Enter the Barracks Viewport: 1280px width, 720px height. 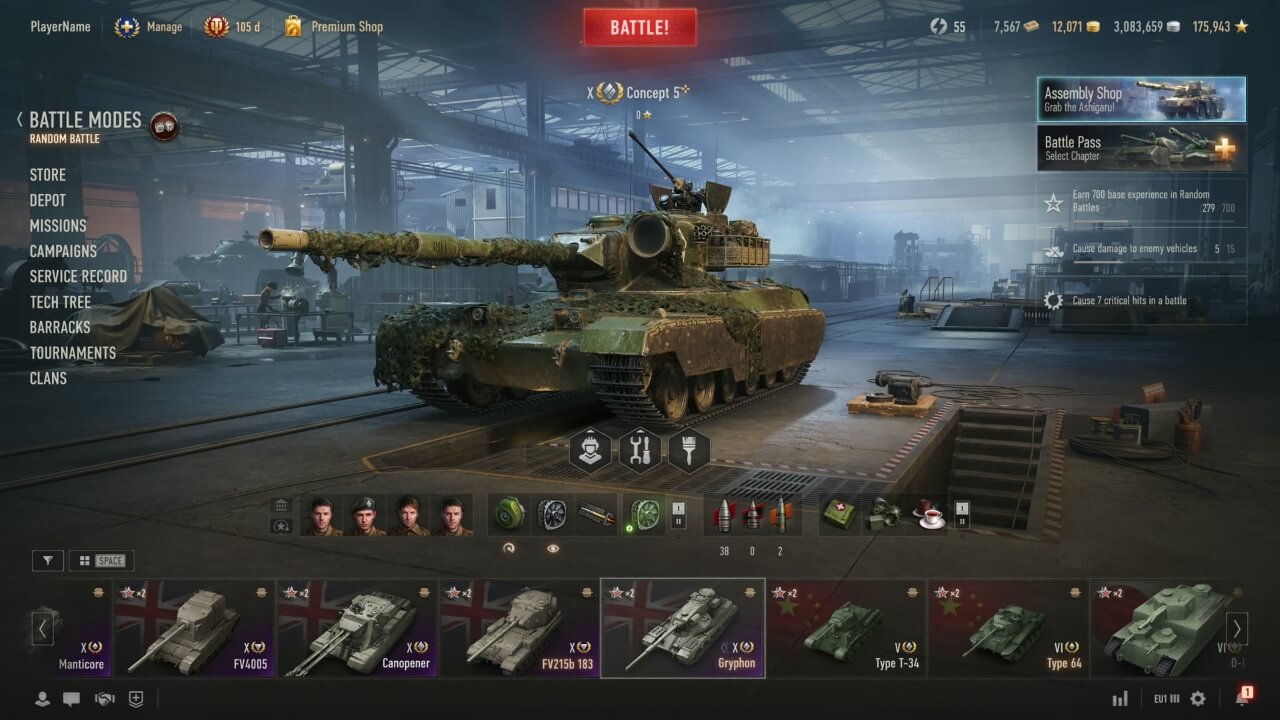[x=60, y=327]
